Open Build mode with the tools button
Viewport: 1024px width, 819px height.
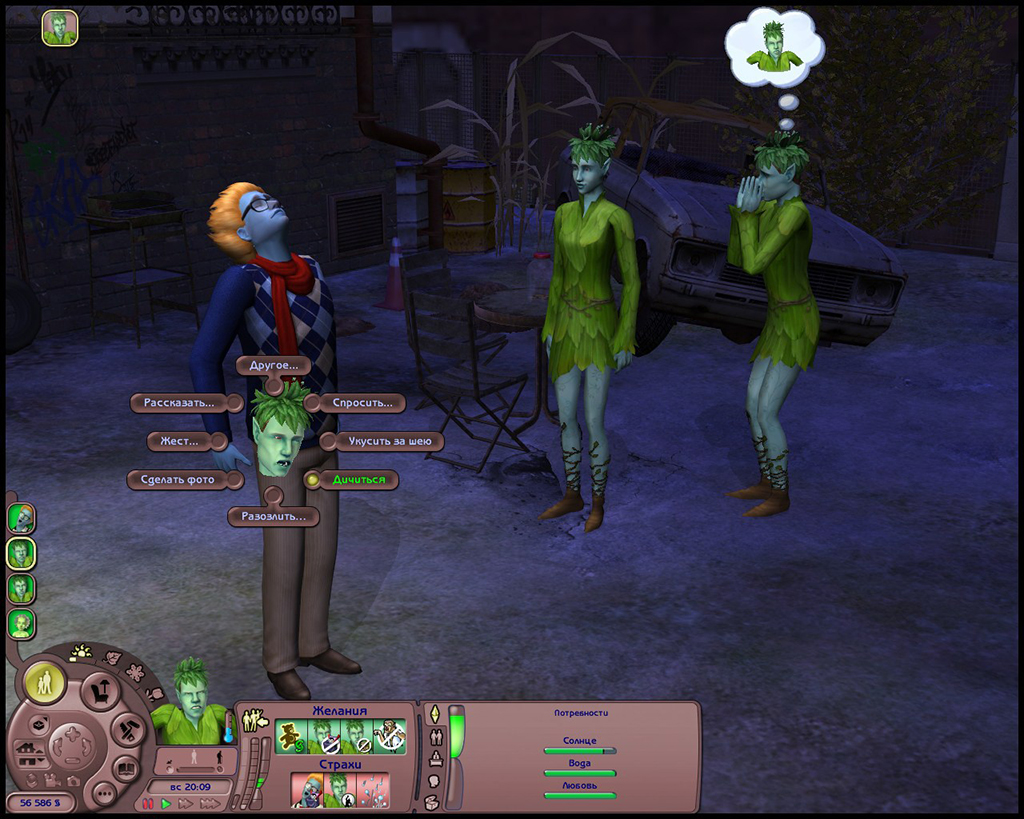click(x=127, y=730)
